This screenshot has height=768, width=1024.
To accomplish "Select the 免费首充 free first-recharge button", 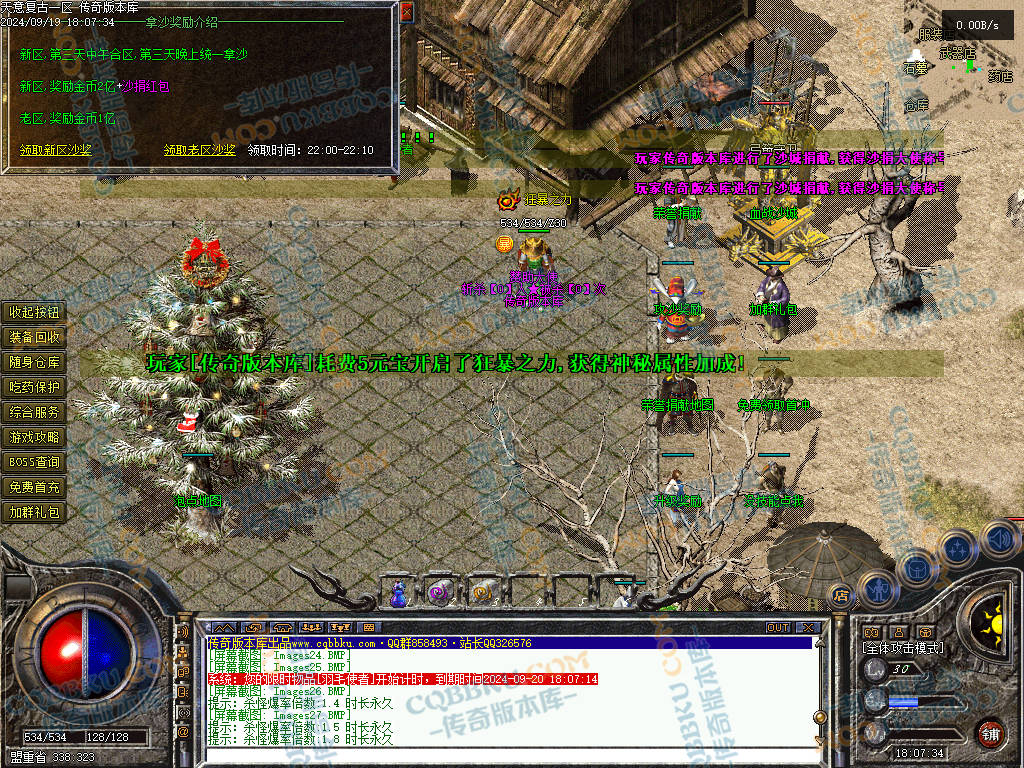I will point(35,487).
